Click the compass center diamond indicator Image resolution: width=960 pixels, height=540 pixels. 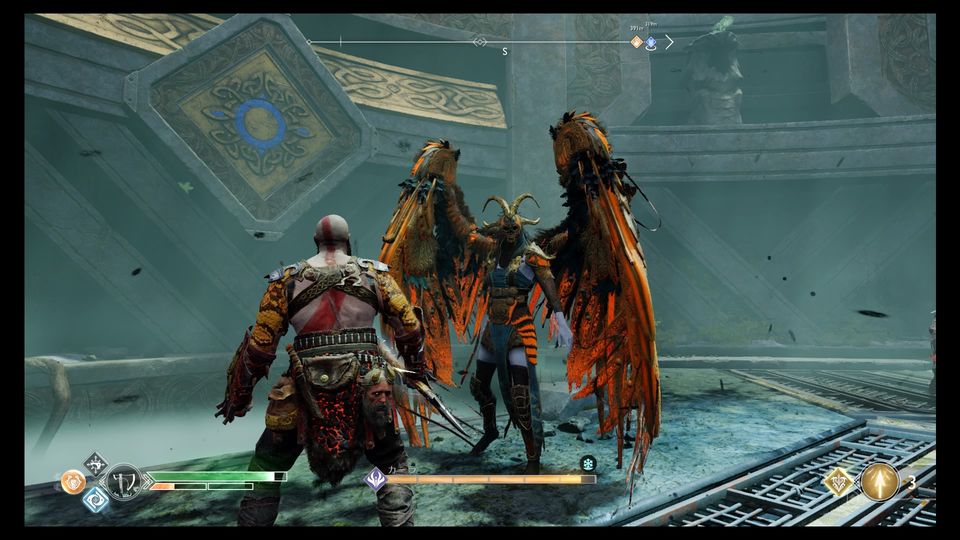(x=480, y=42)
